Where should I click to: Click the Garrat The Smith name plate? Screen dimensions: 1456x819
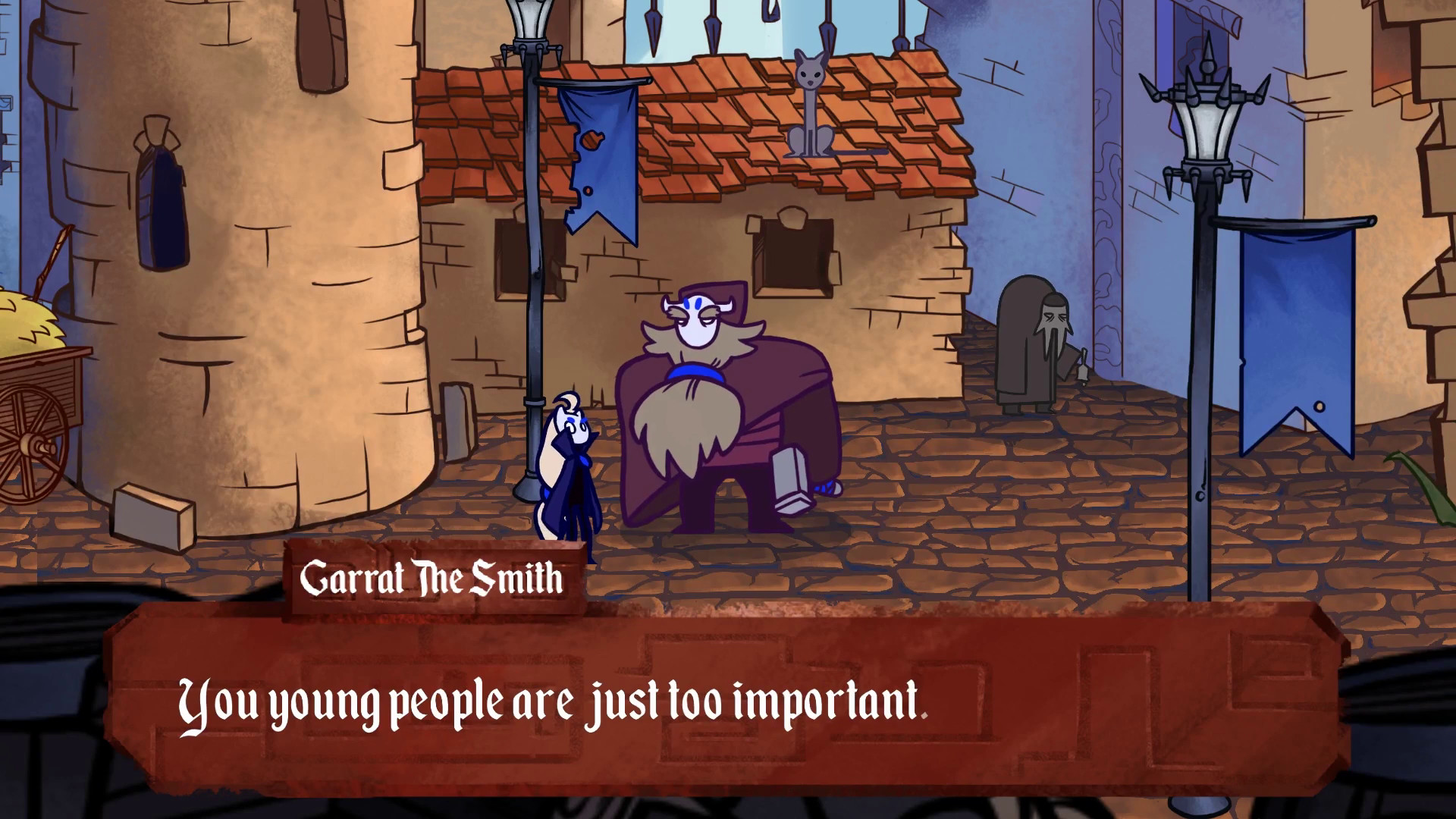[432, 579]
